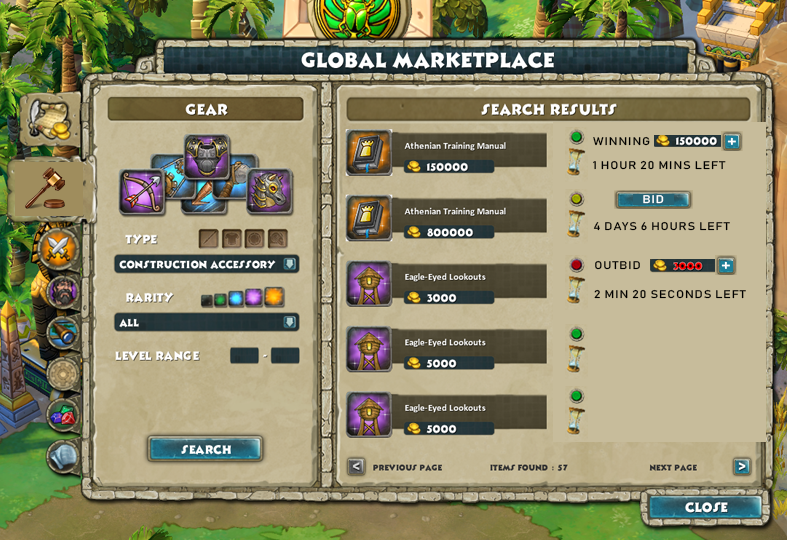Go to the previous results page
This screenshot has height=540, width=787.
pos(356,467)
